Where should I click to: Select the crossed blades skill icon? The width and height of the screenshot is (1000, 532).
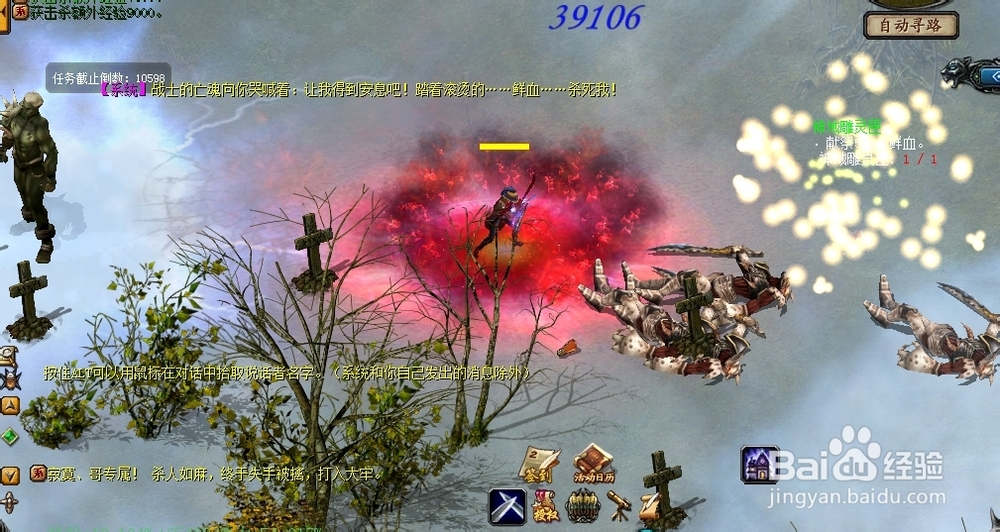coord(507,506)
